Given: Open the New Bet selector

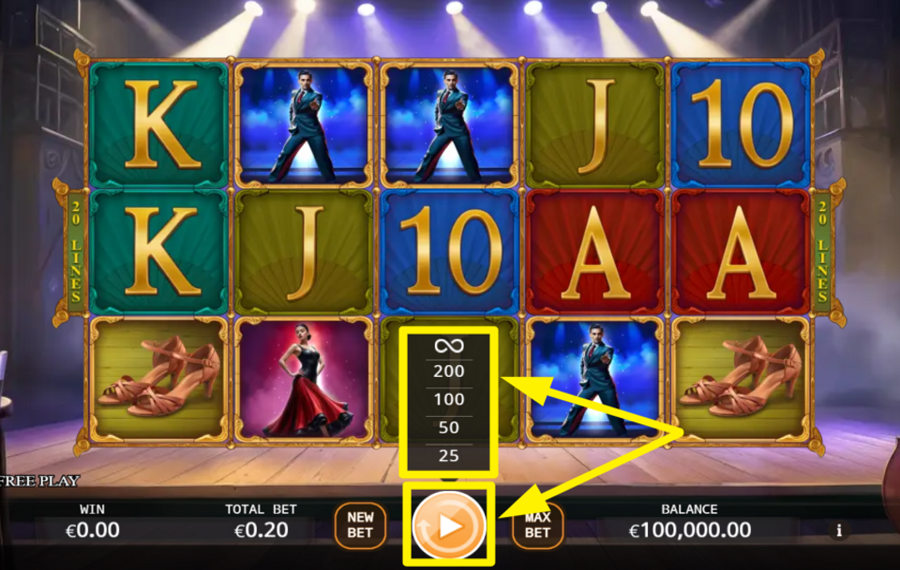Looking at the screenshot, I should click(x=360, y=525).
